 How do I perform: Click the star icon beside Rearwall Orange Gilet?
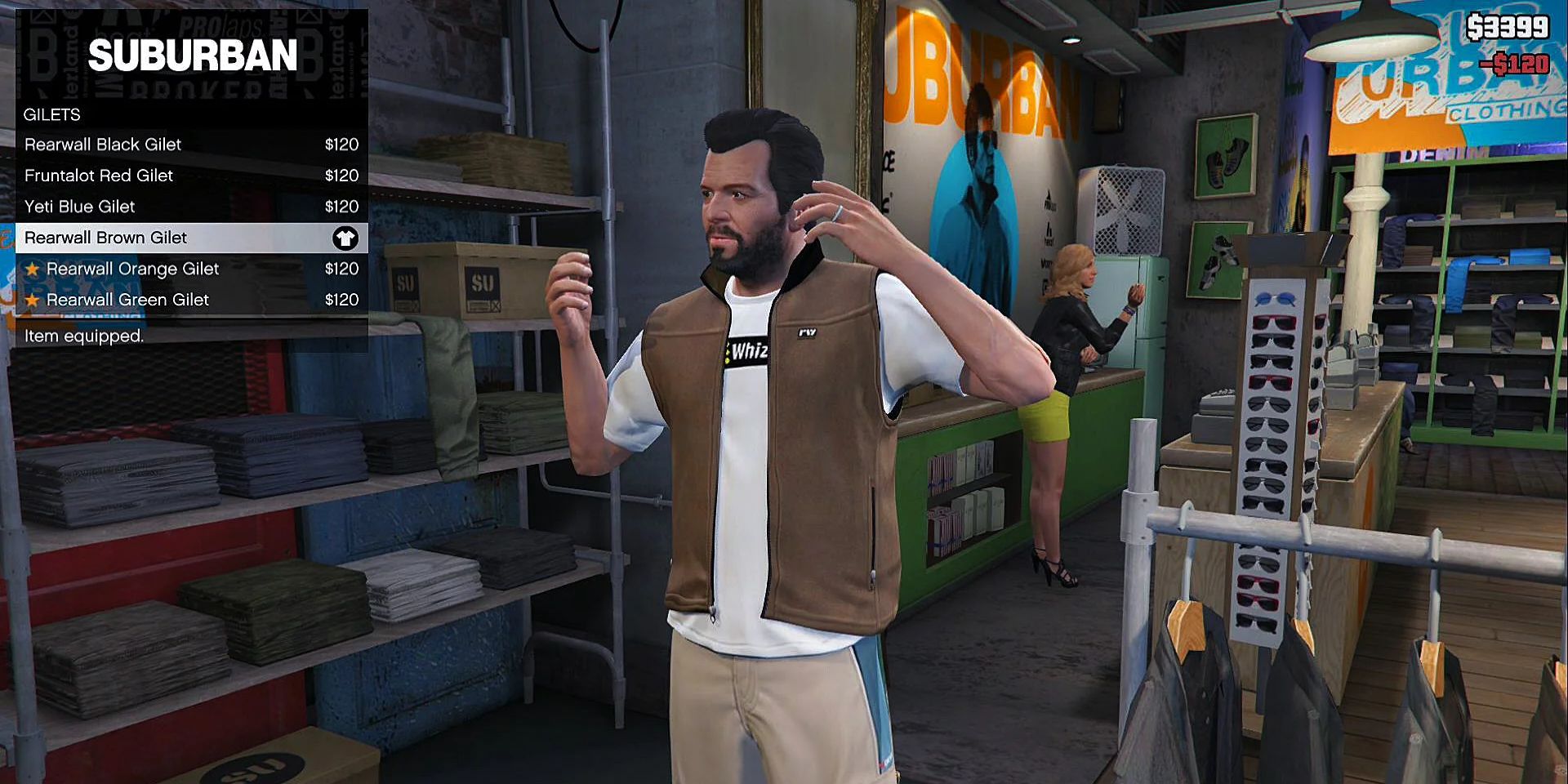click(32, 269)
